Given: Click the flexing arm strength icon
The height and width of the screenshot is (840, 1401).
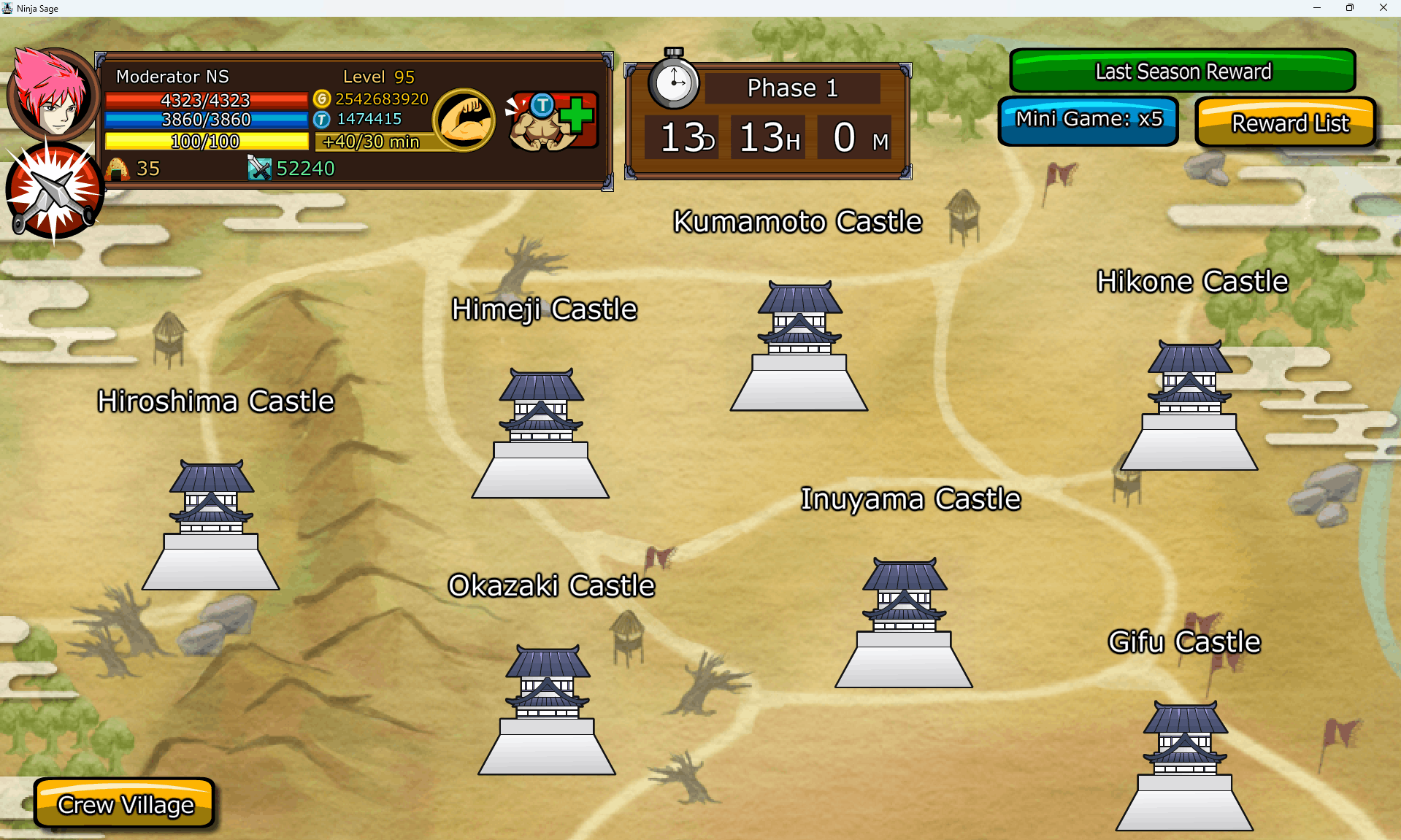Looking at the screenshot, I should click(464, 119).
